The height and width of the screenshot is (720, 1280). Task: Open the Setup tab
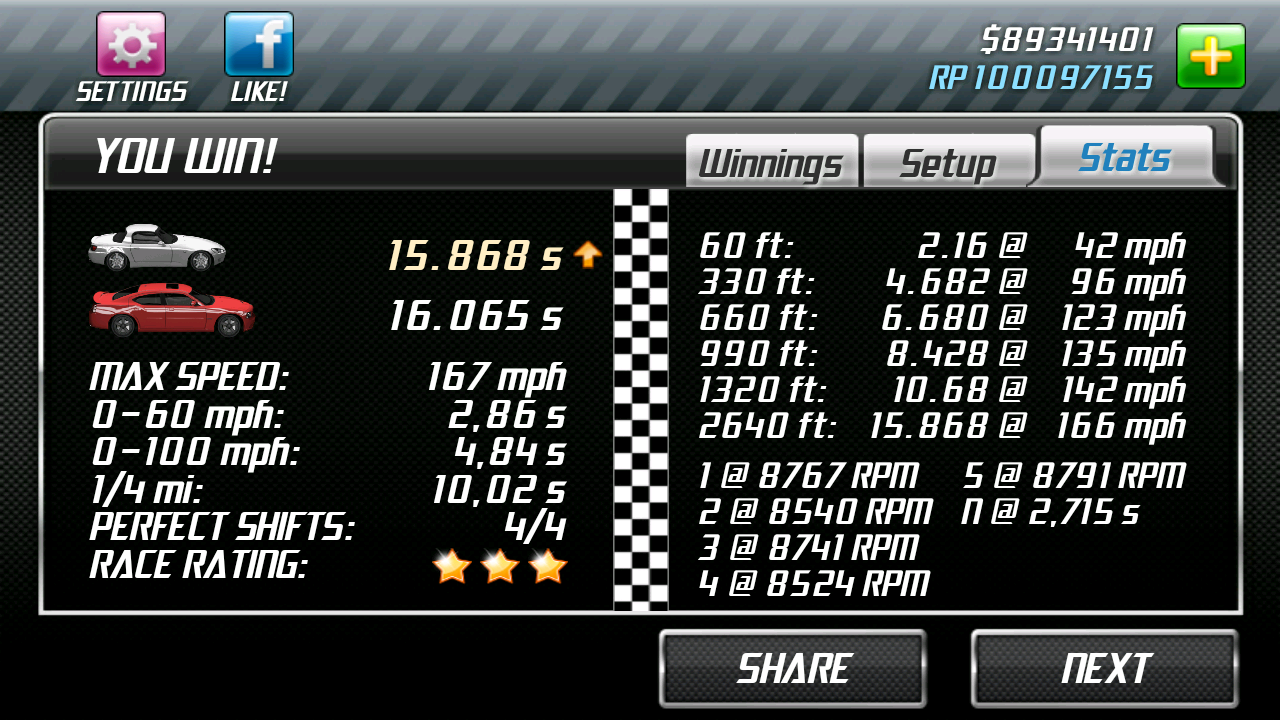coord(947,157)
